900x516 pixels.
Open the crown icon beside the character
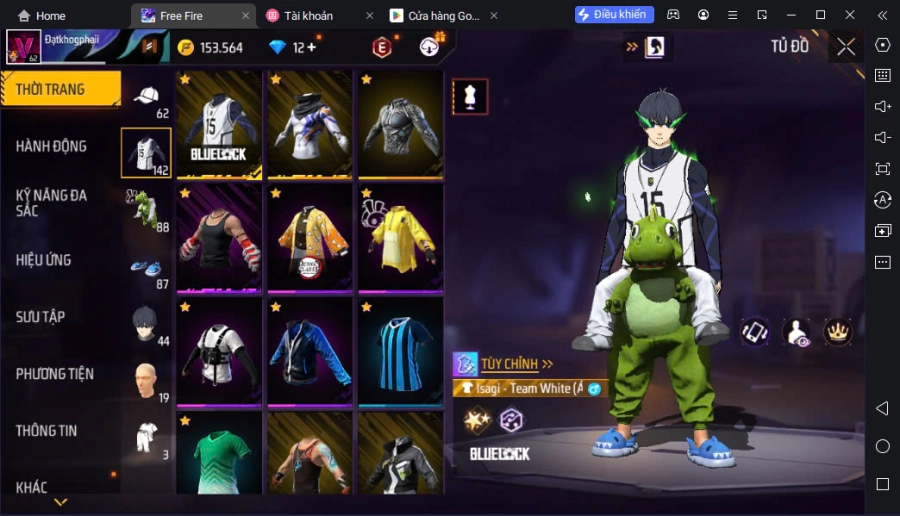[x=836, y=332]
